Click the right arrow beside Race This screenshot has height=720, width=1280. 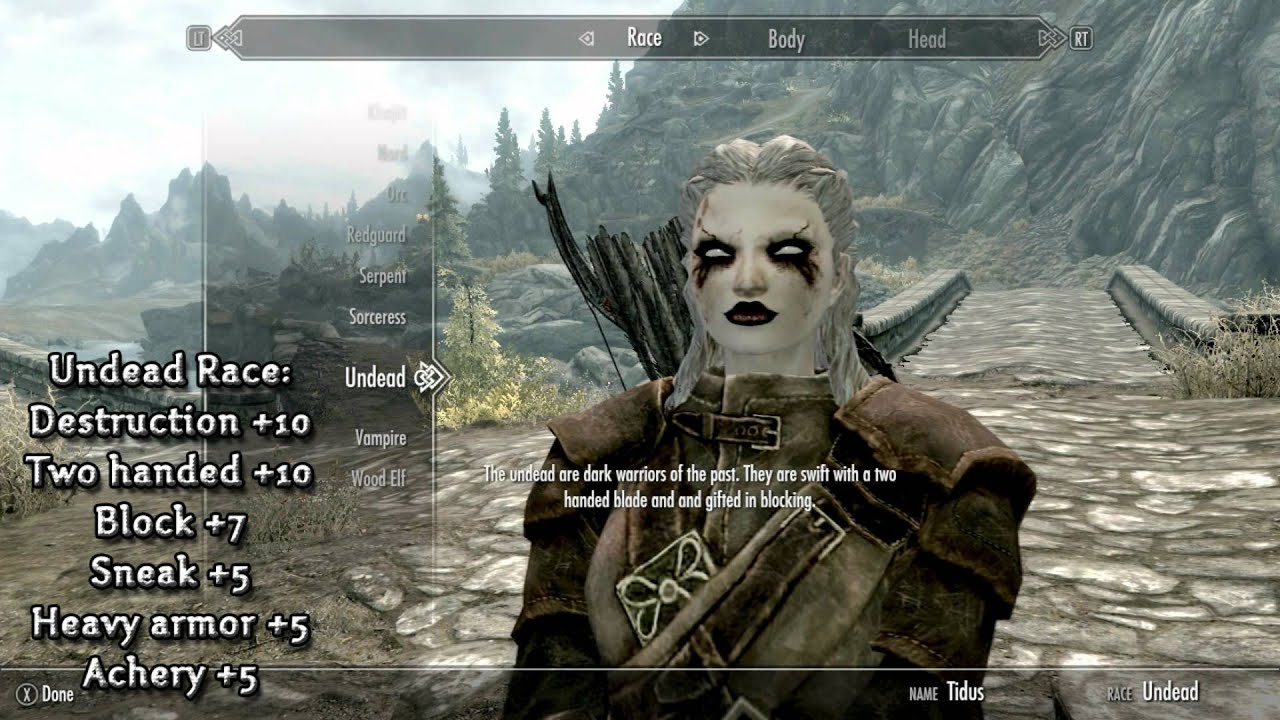701,39
